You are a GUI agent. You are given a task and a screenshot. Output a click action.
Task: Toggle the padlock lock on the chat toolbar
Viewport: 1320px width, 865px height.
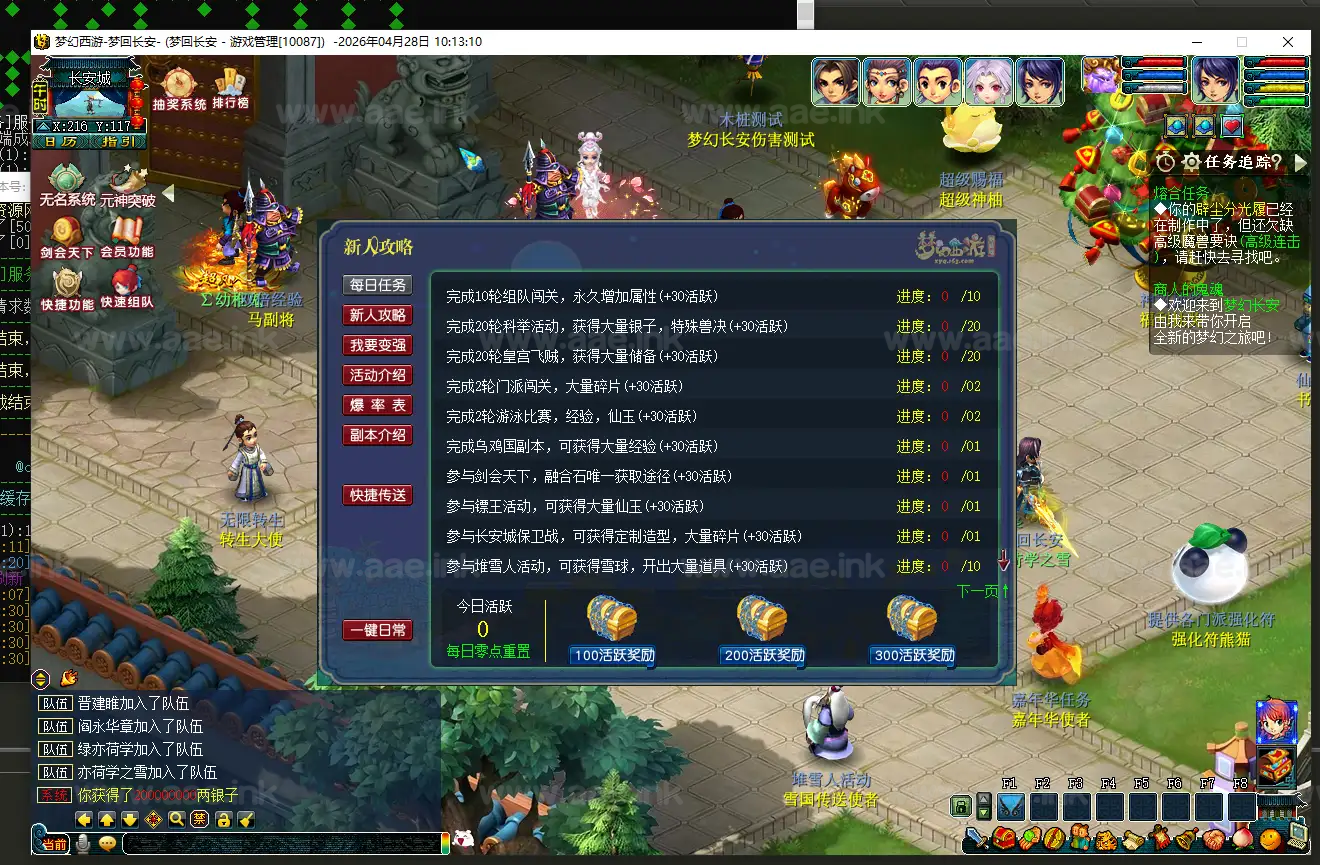click(x=225, y=821)
